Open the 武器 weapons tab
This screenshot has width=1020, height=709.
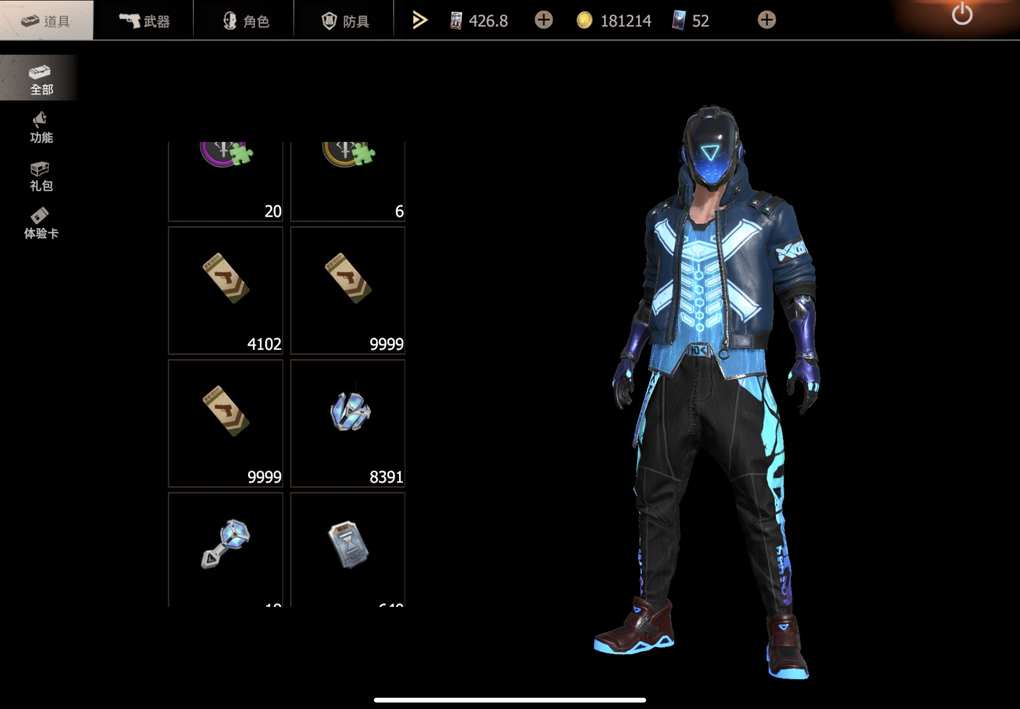pos(144,20)
